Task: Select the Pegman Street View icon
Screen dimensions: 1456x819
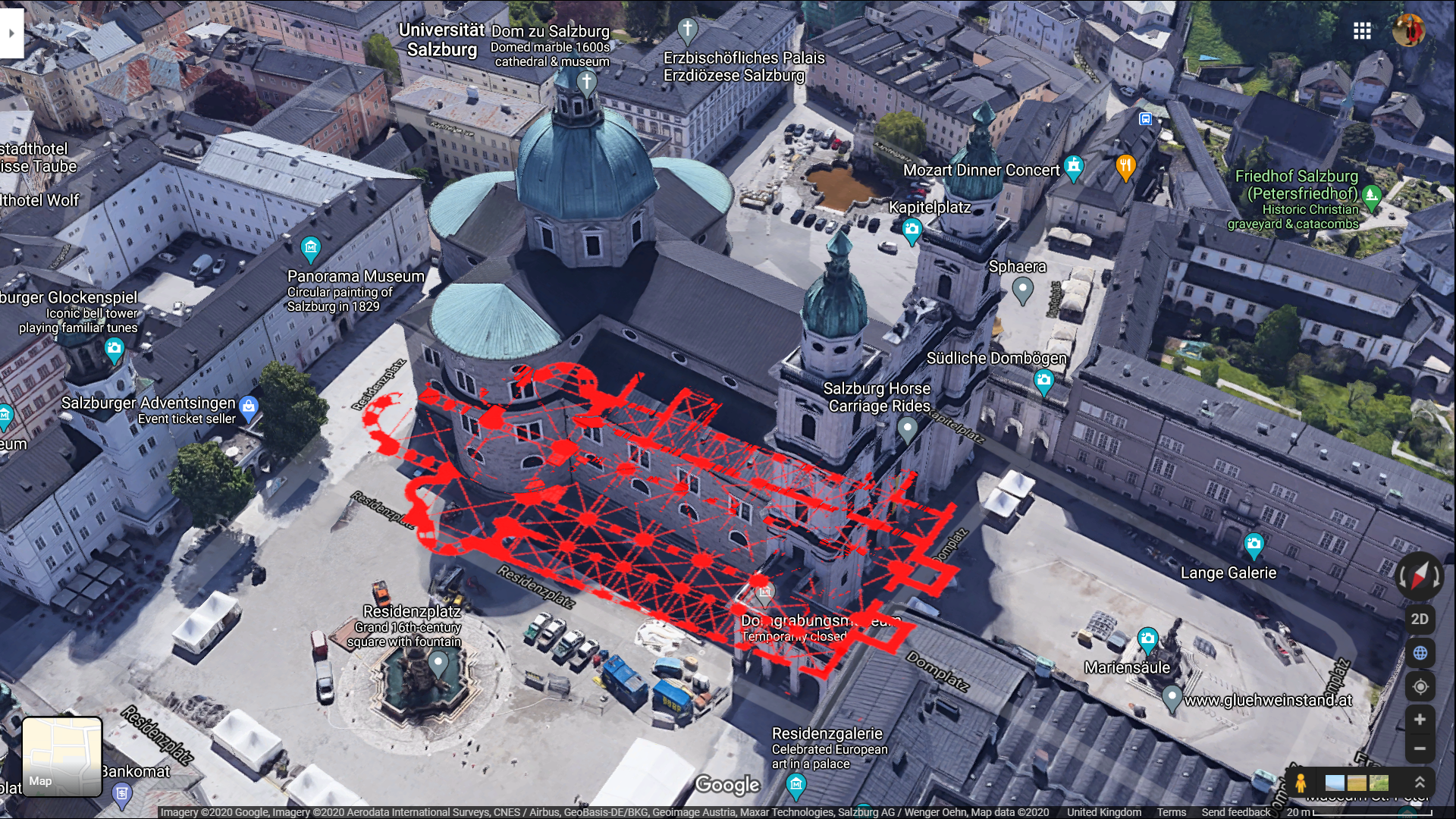Action: tap(1301, 783)
